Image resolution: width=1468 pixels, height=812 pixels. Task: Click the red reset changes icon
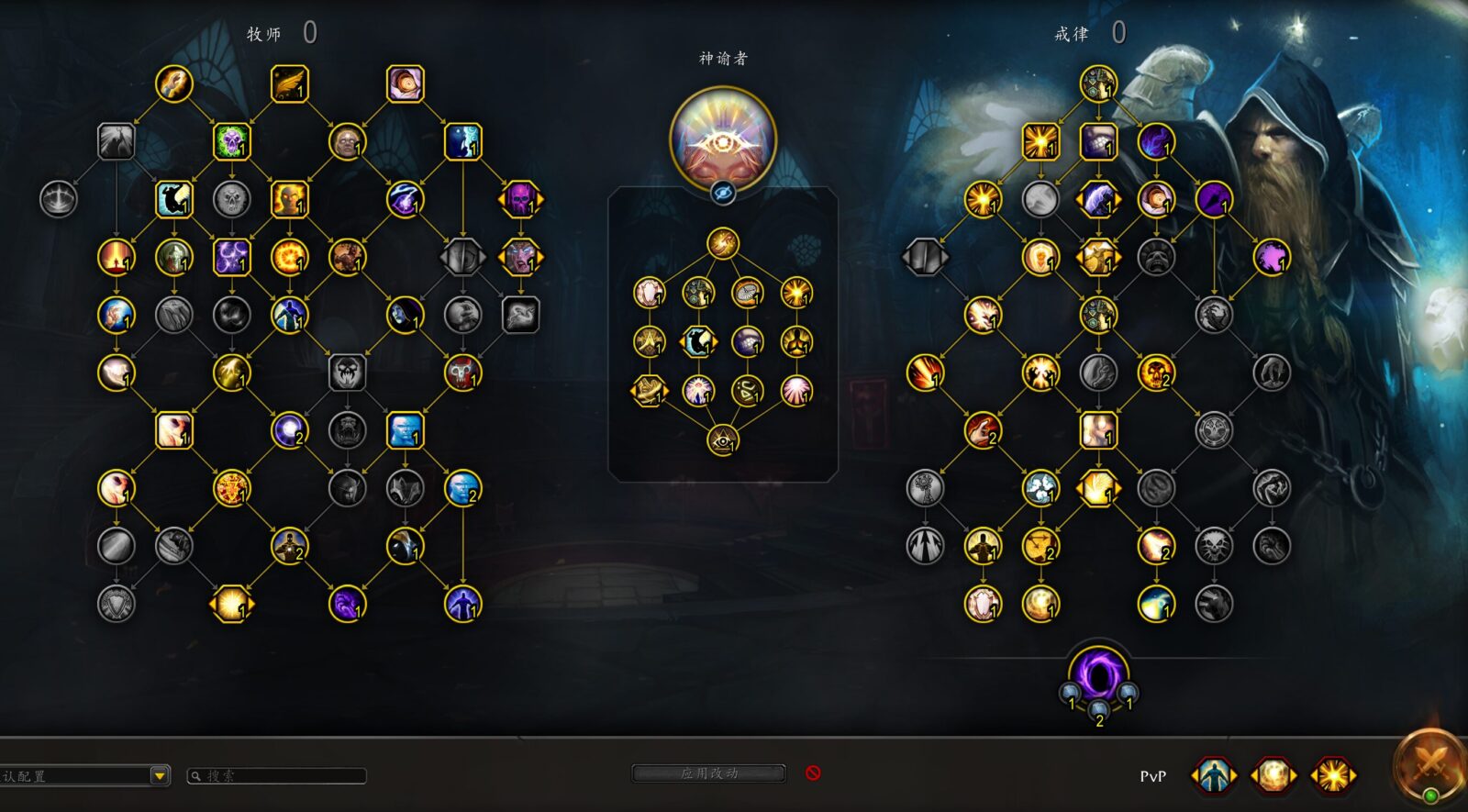coord(813,773)
